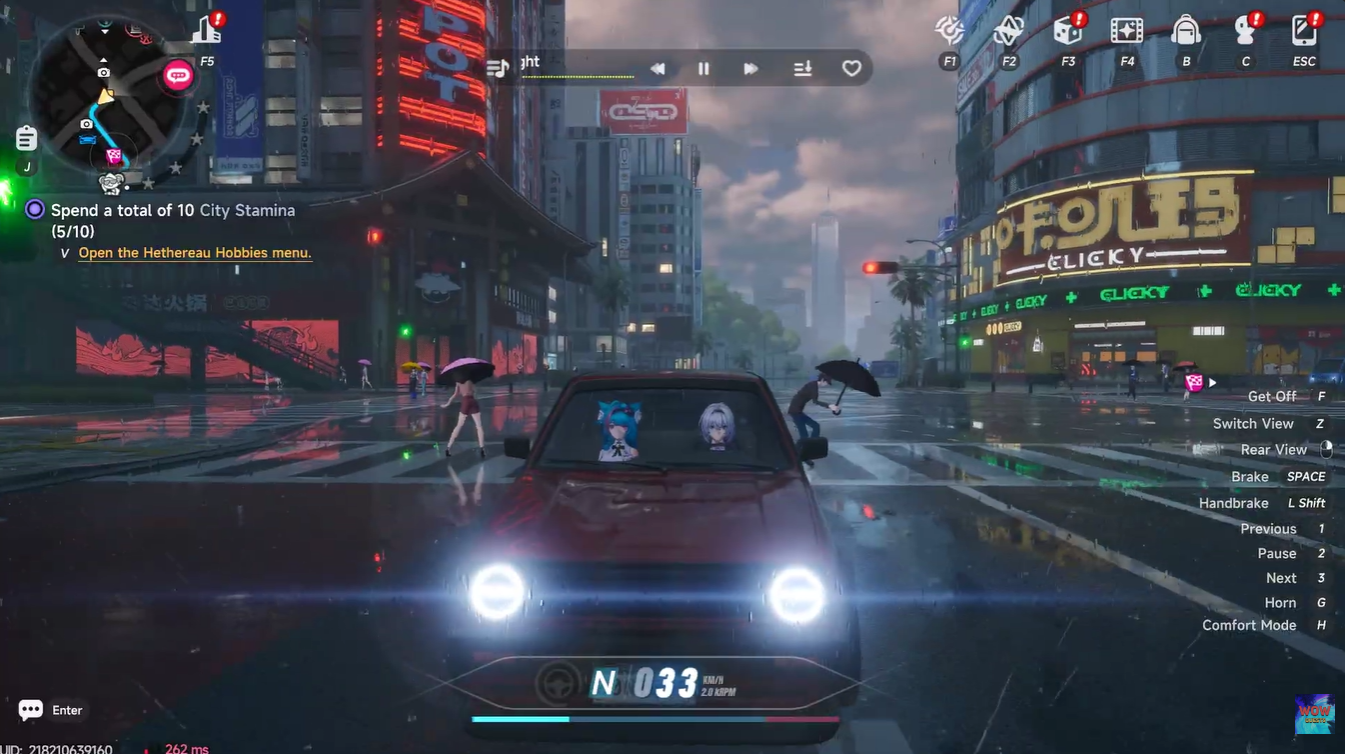Screen dimensions: 1345x754
Task: Open the building icon with red badge (F5)
Action: pos(205,28)
